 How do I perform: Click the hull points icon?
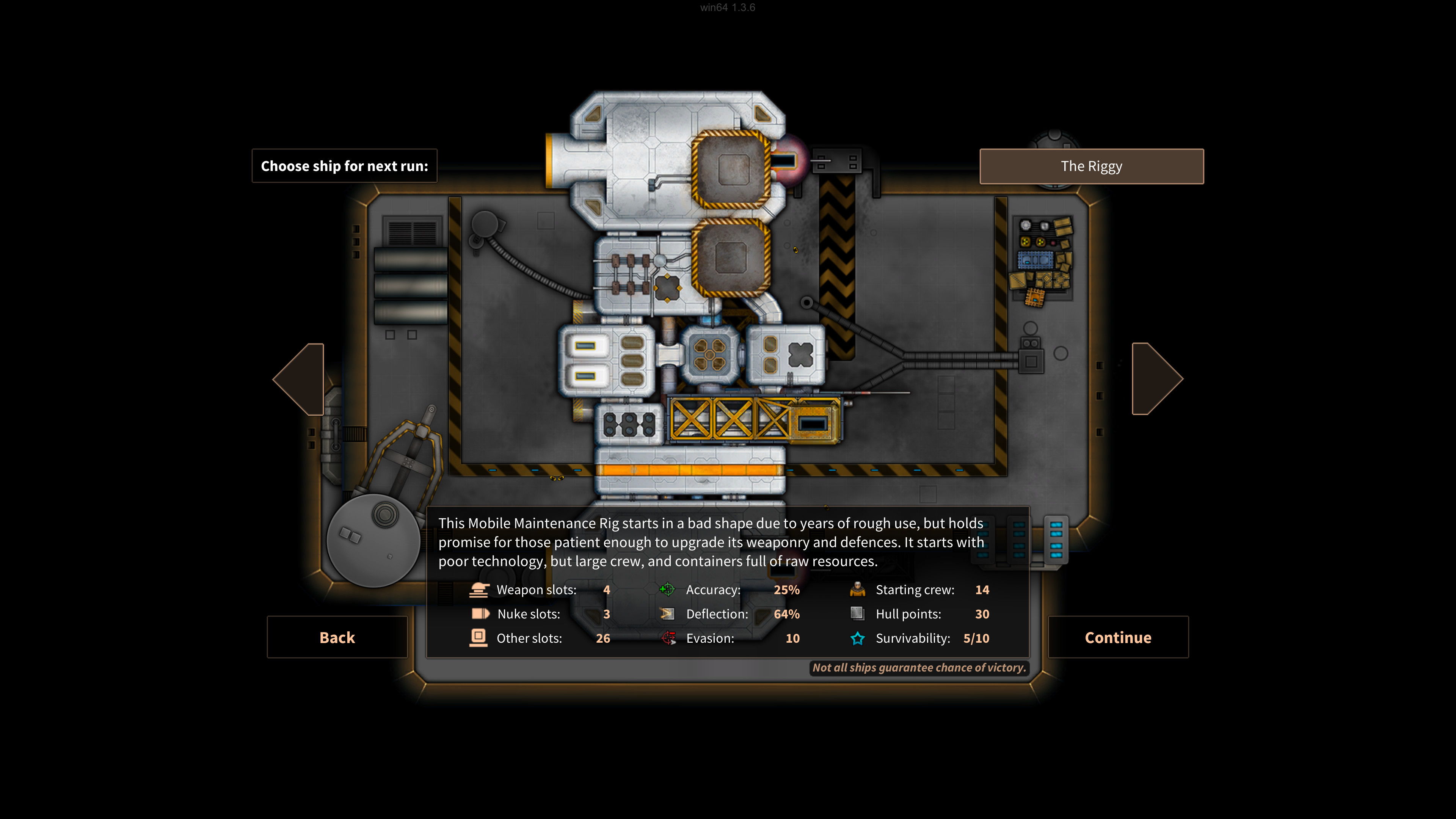coord(857,614)
